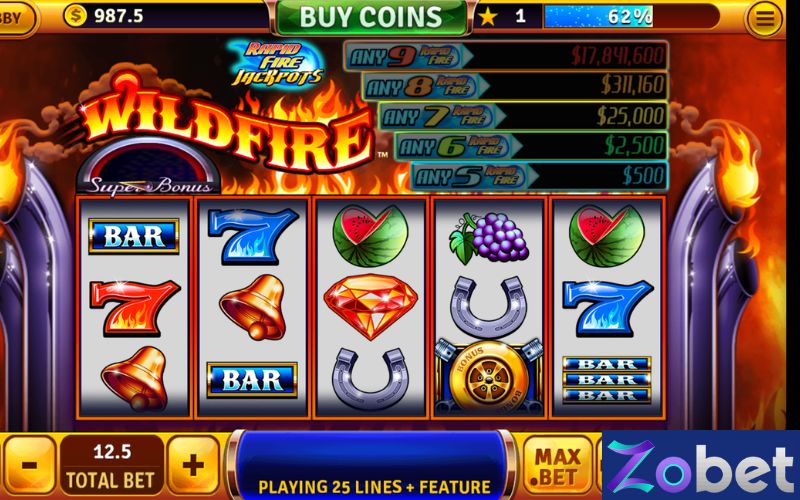The height and width of the screenshot is (500, 800).
Task: Click the blue spin bar
Action: coord(375,464)
